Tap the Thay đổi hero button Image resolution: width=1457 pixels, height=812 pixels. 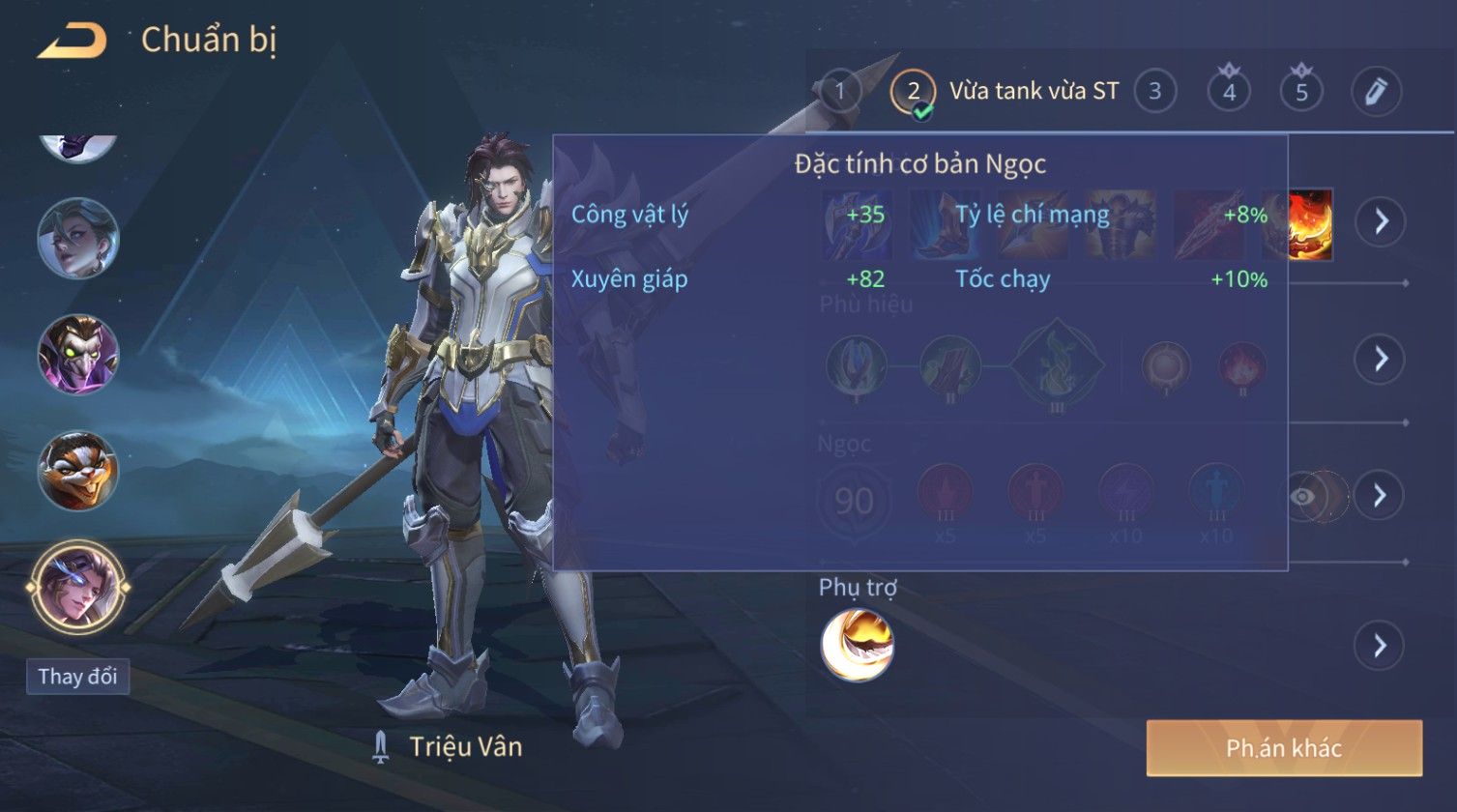[77, 676]
